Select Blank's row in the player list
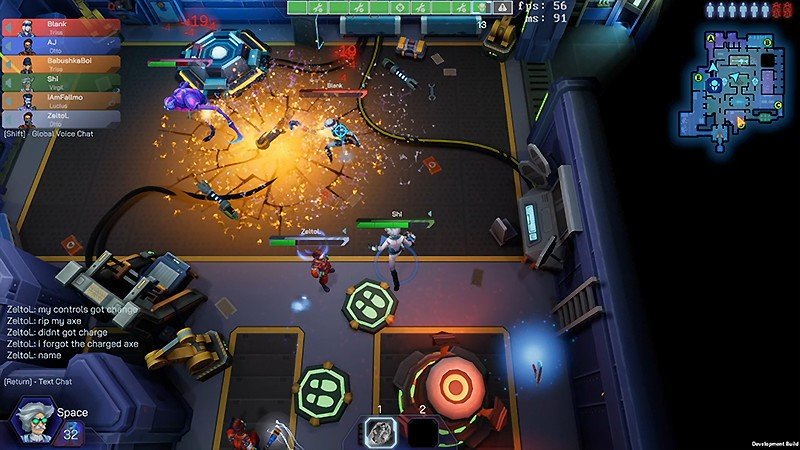This screenshot has height=450, width=800. coord(60,25)
